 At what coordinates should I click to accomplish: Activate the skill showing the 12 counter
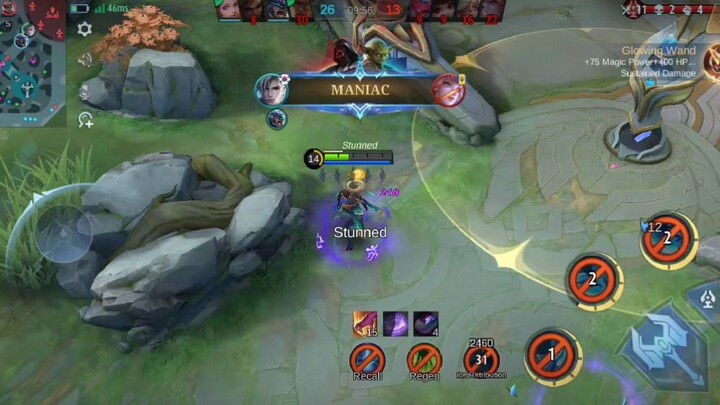668,240
